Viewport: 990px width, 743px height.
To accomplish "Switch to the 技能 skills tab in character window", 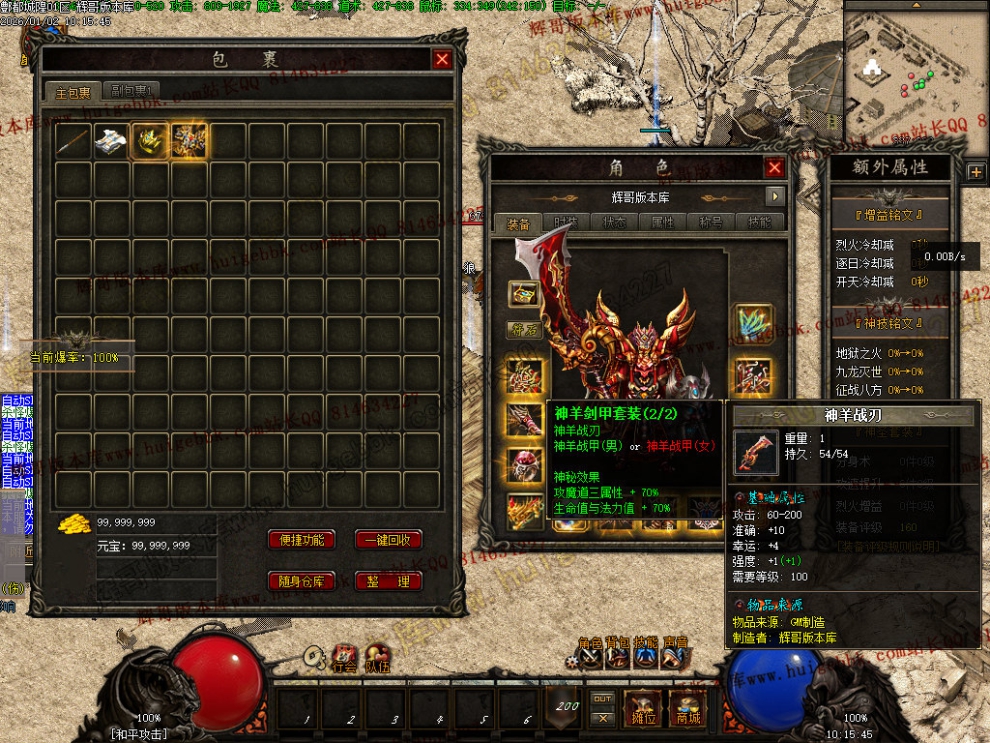I will click(759, 222).
